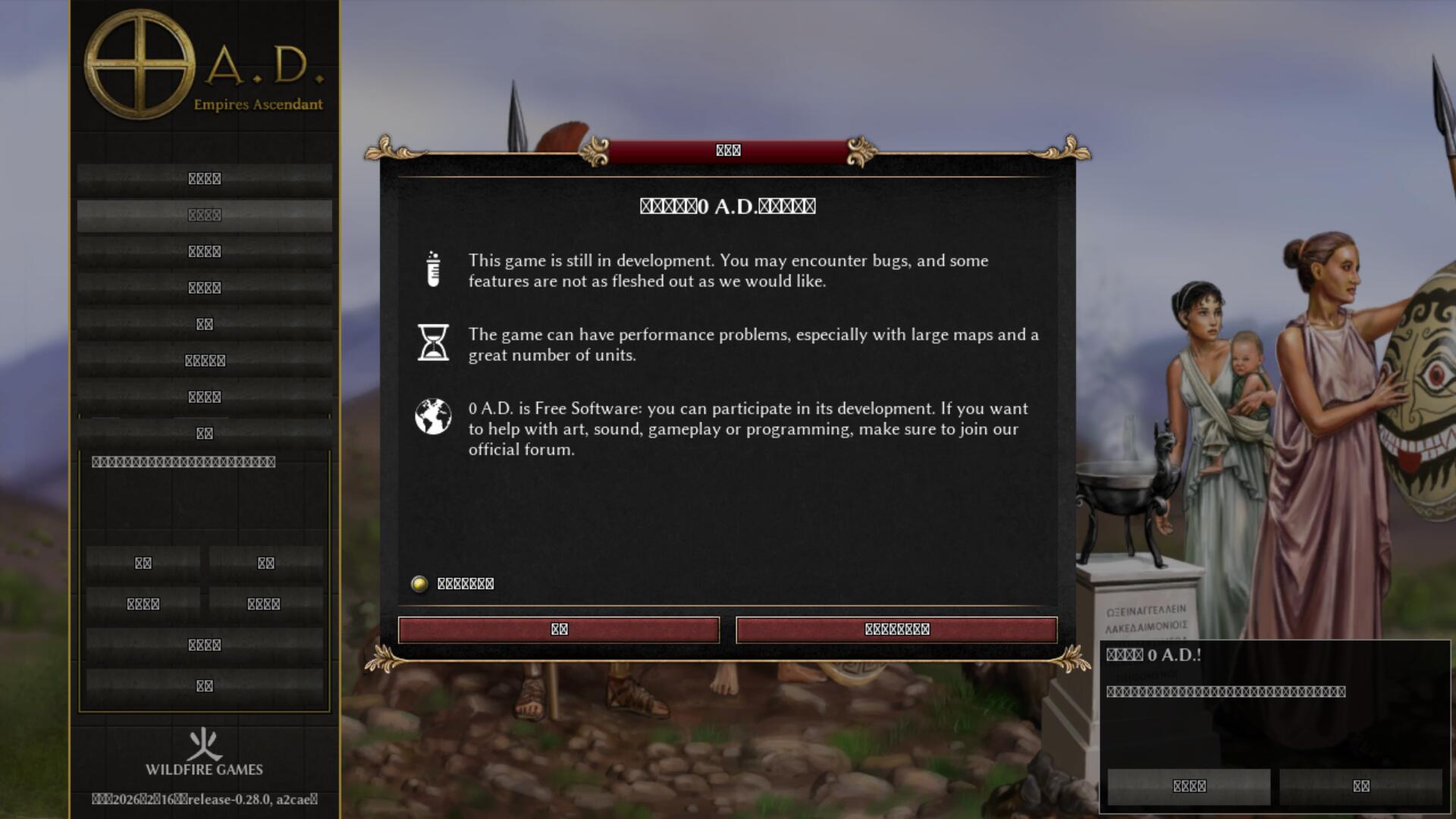
Task: Open the Learn to Play top menu entry
Action: tap(204, 179)
